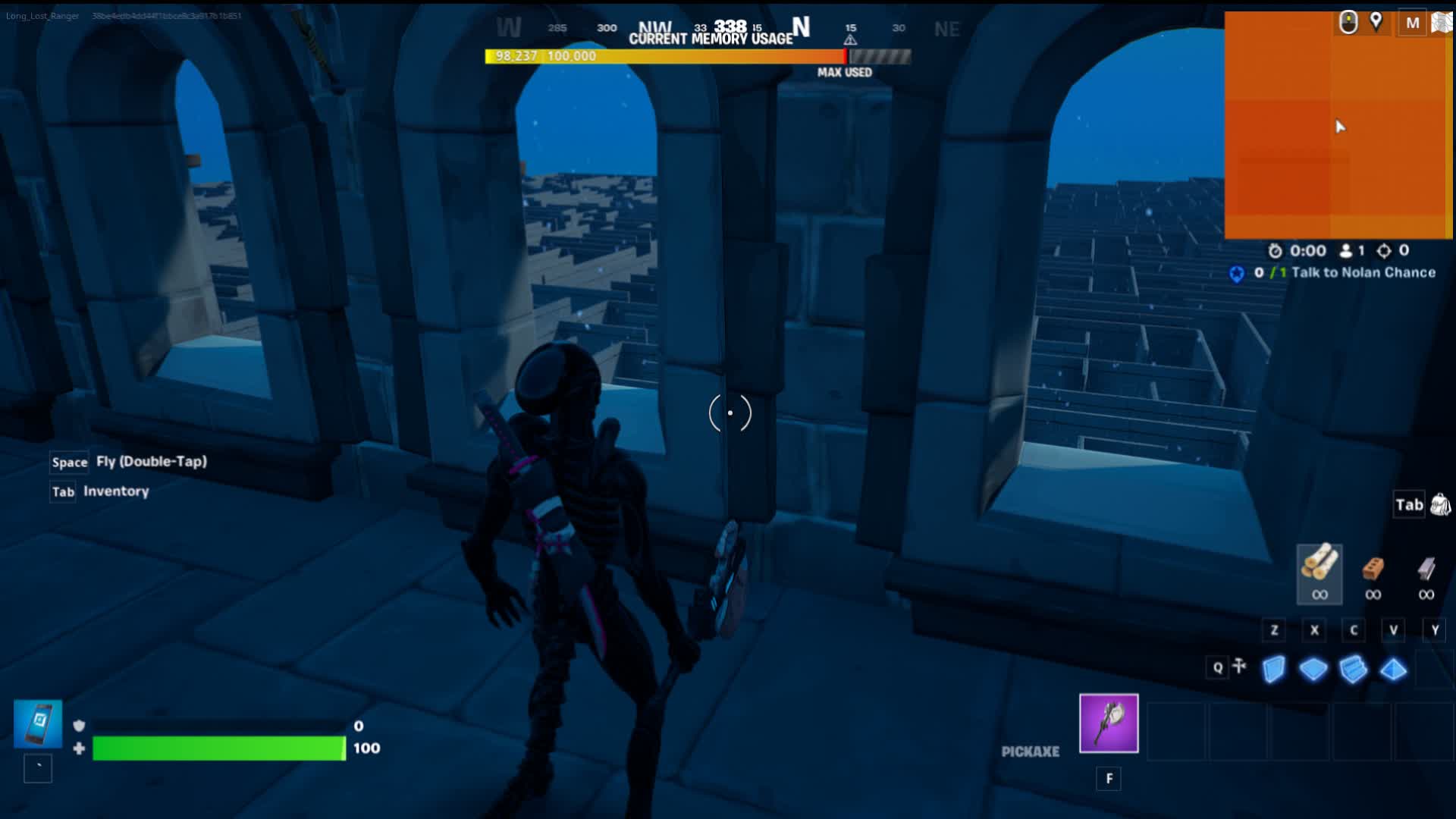Select the floor building piece icon

(x=1314, y=670)
